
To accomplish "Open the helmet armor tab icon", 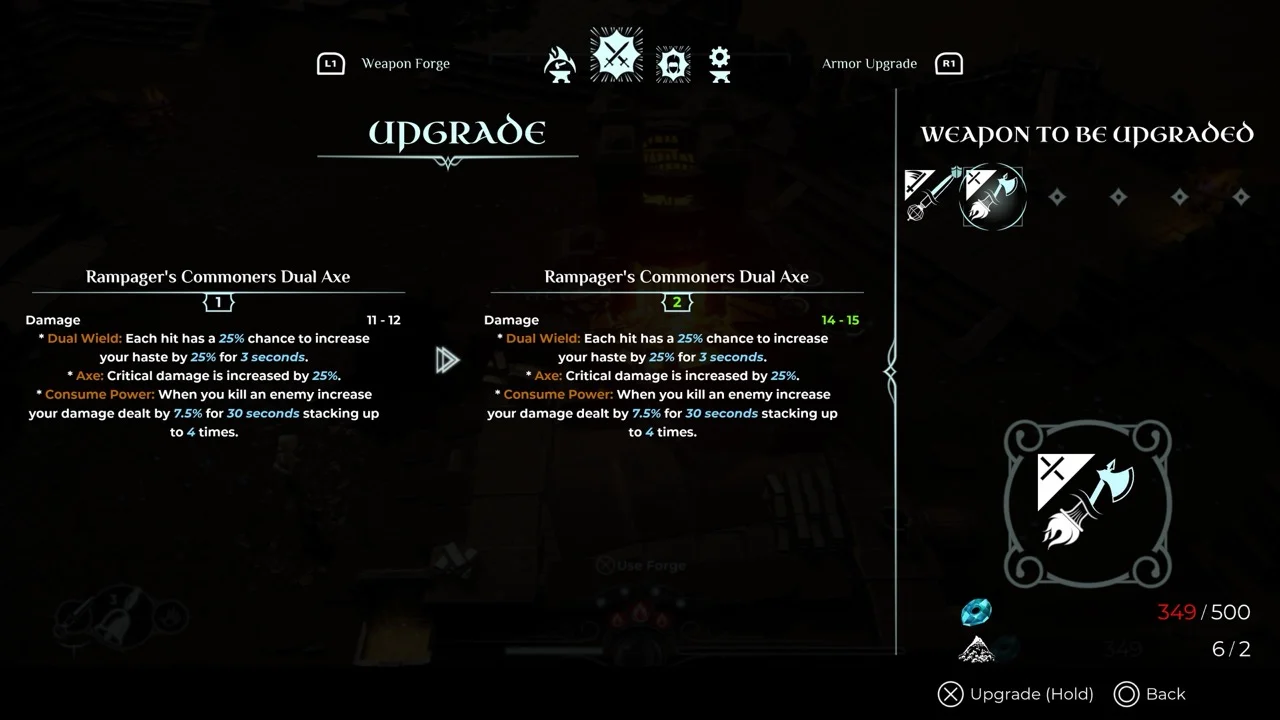I will [x=673, y=65].
